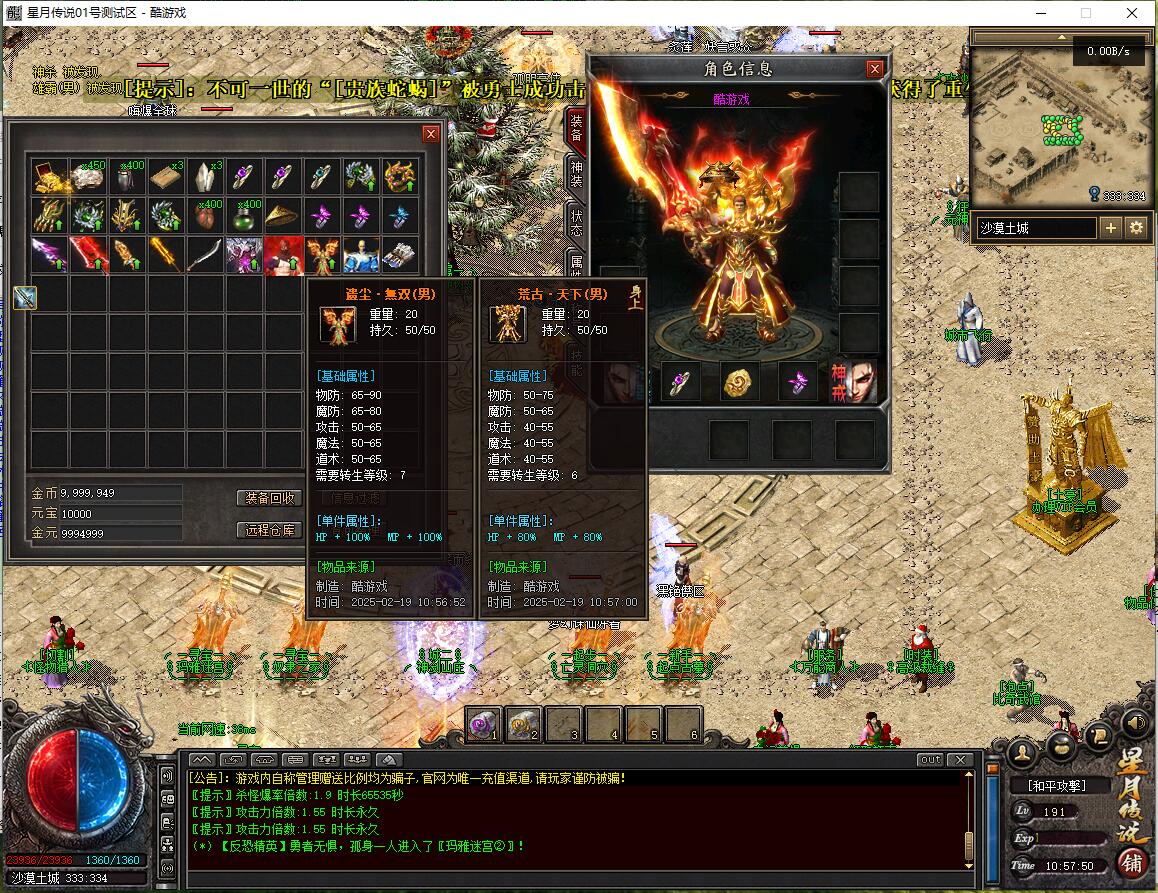Click the plus button beside map name
Screen dimensions: 1158x893
pos(1111,228)
